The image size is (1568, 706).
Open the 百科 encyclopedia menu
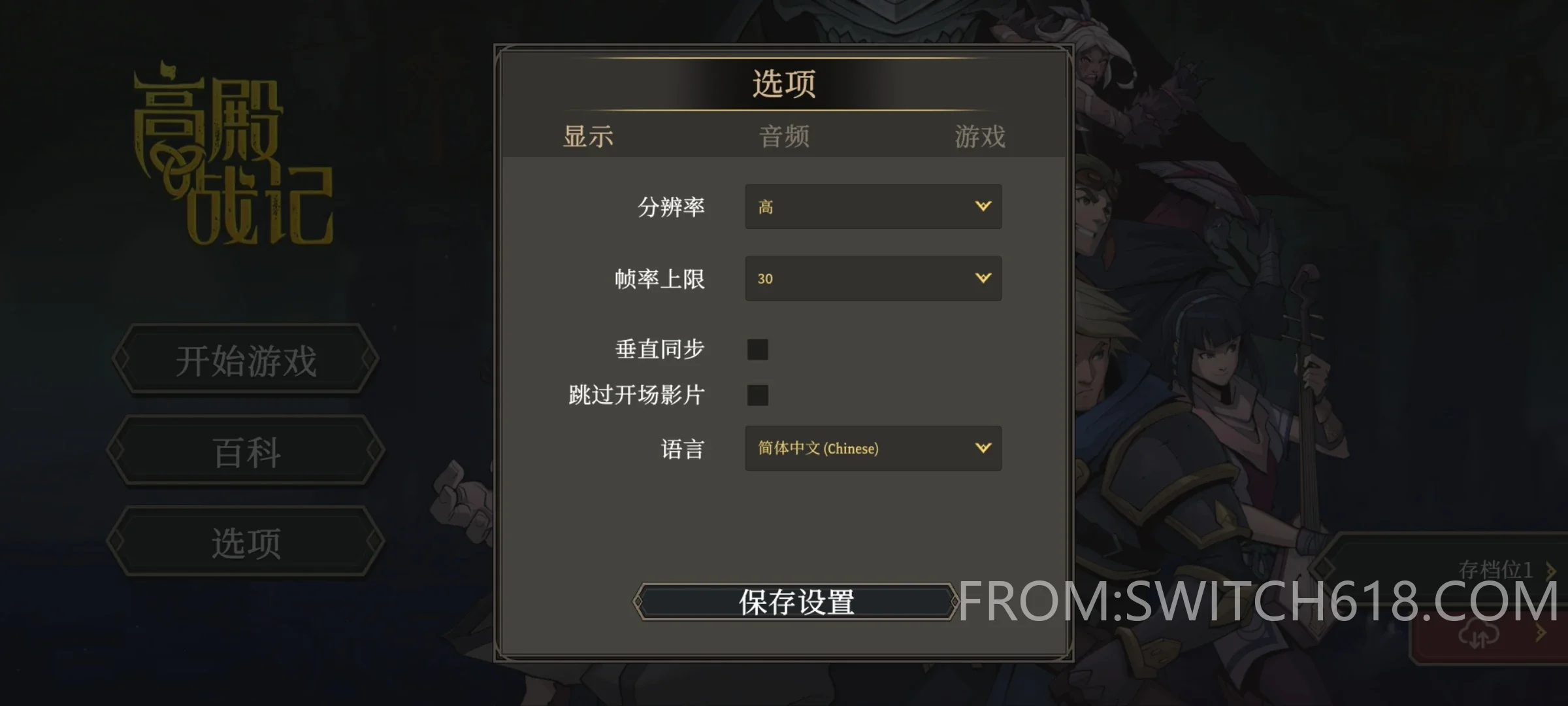[x=246, y=452]
